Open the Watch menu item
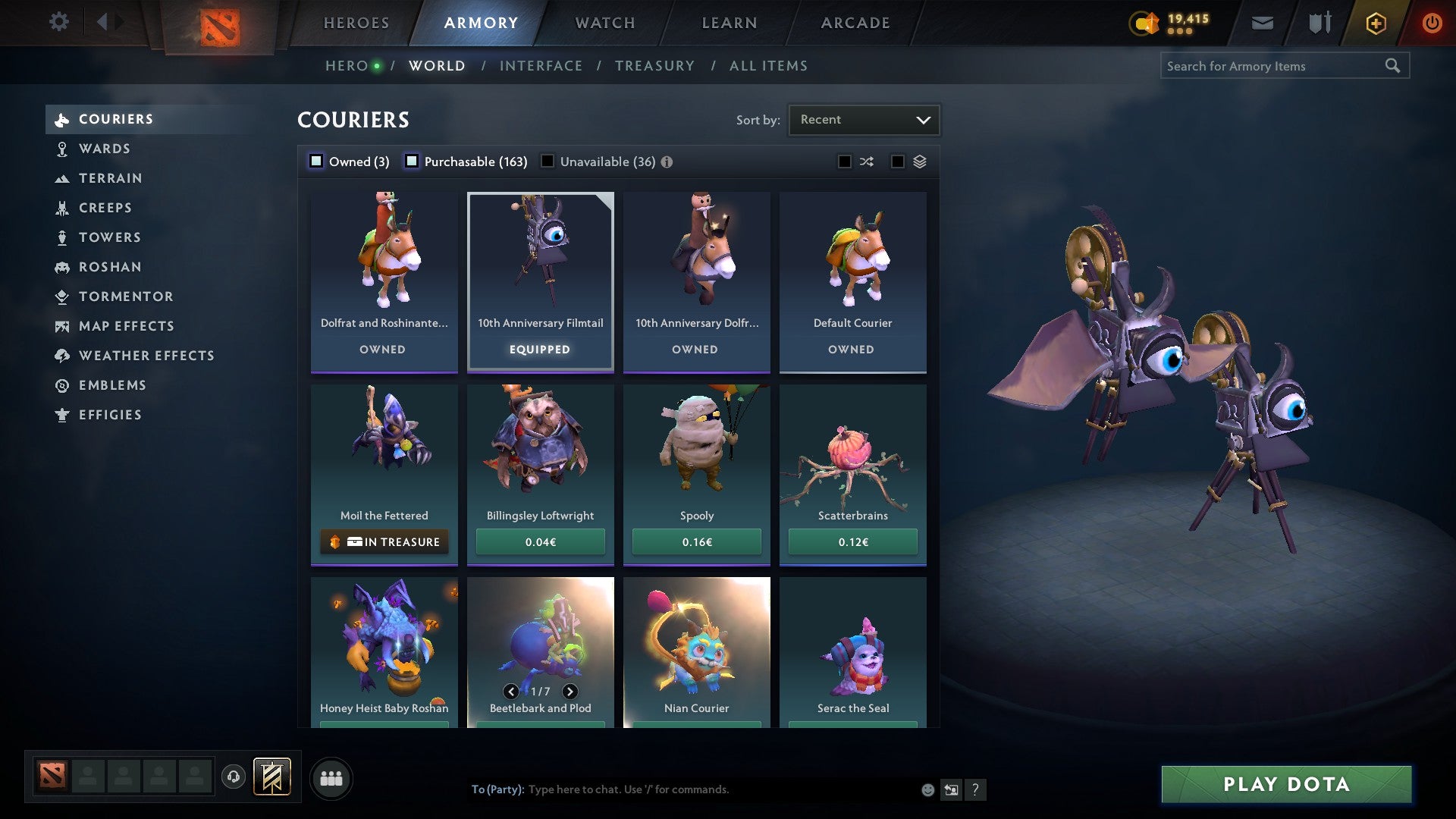1456x819 pixels. [604, 22]
